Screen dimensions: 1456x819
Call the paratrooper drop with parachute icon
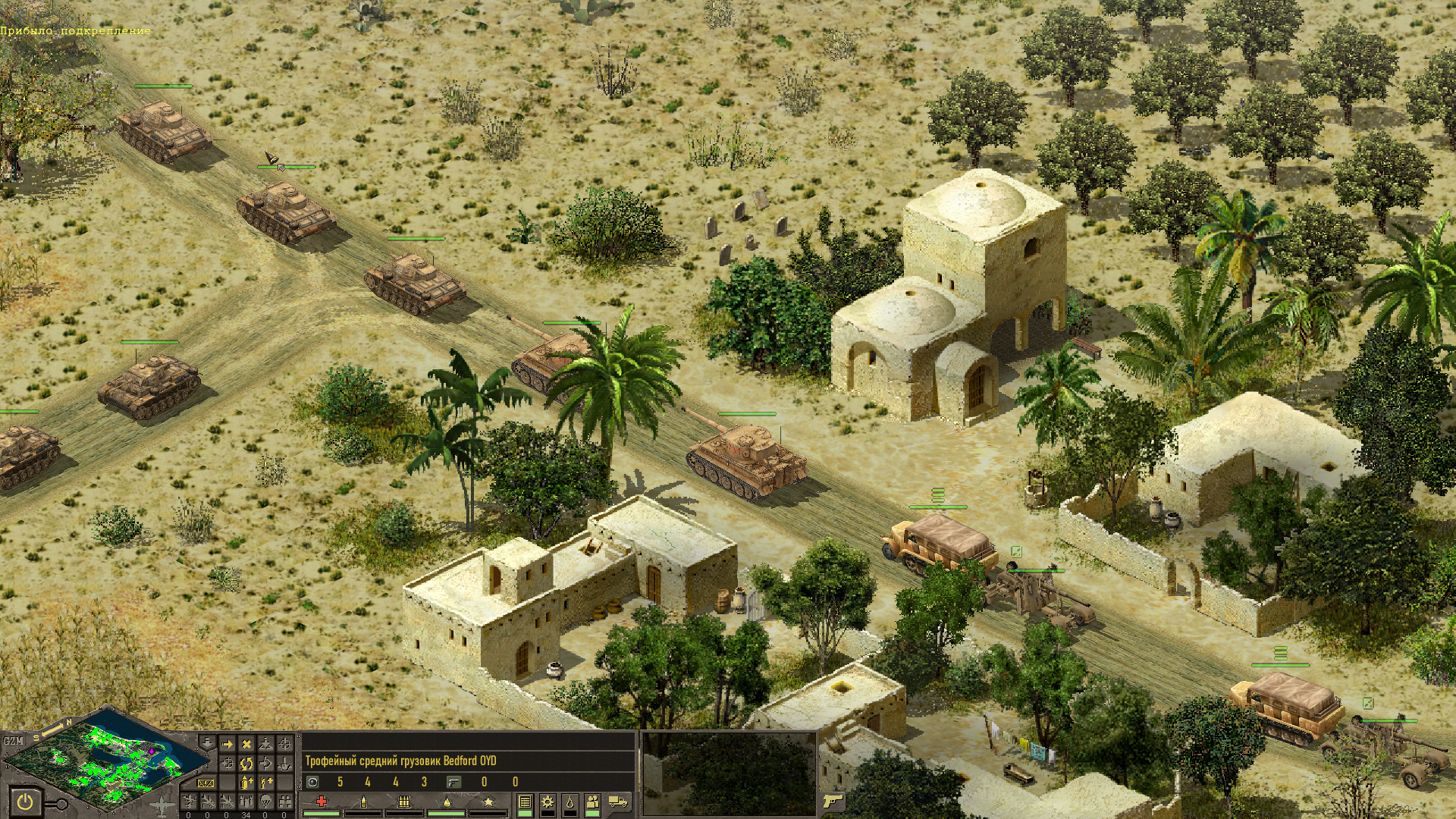pyautogui.click(x=265, y=801)
